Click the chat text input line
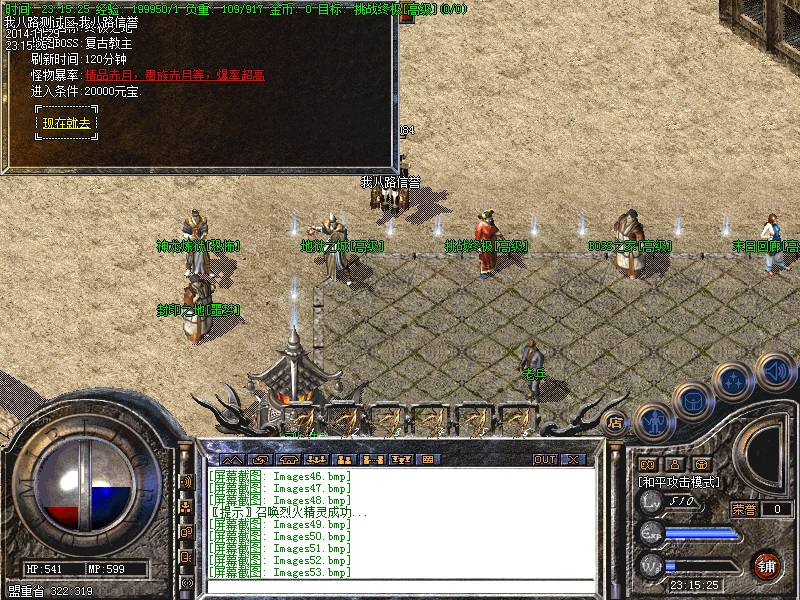This screenshot has height=600, width=800. tap(400, 584)
